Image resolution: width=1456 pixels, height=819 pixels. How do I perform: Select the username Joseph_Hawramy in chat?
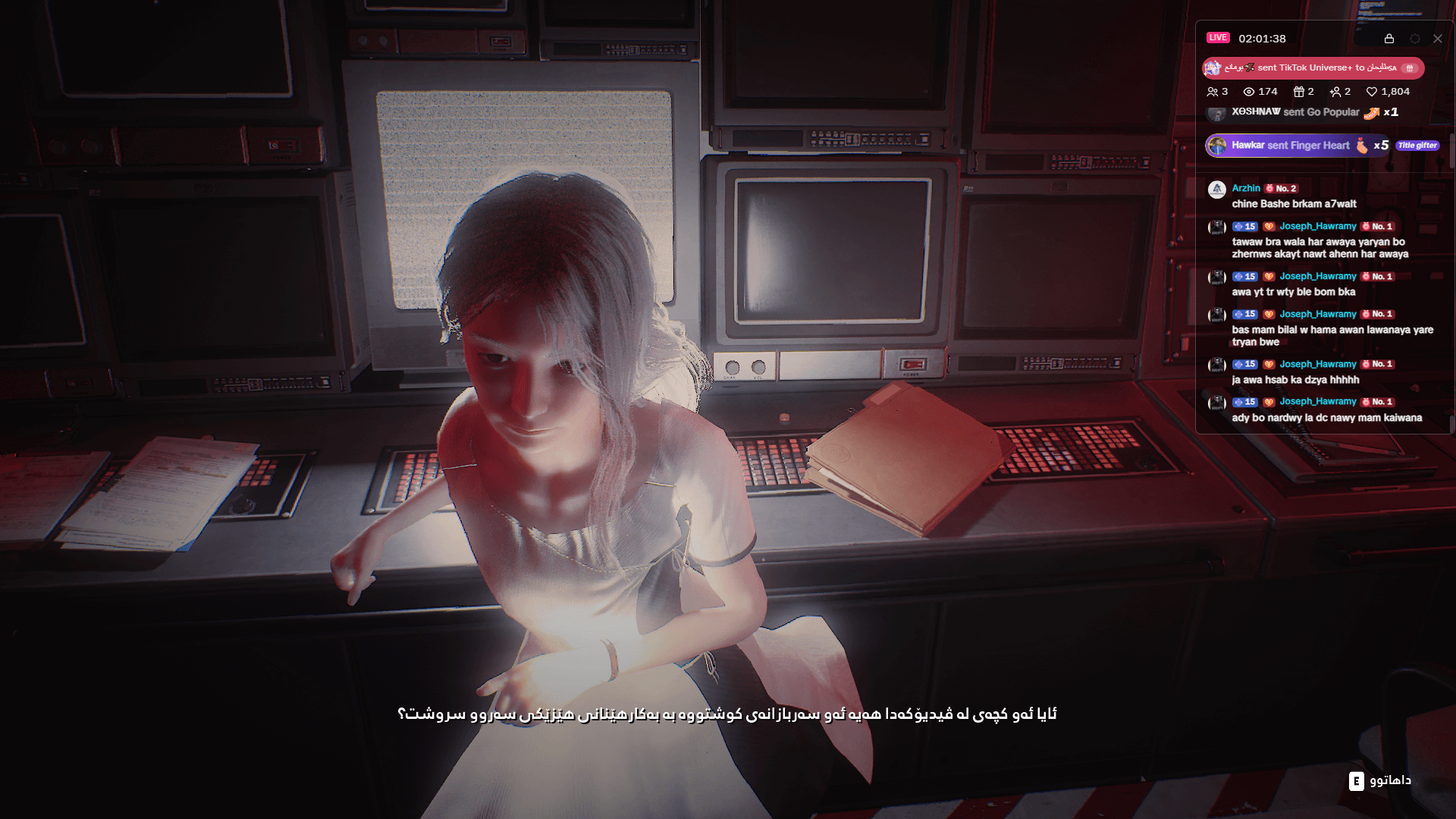click(x=1319, y=226)
